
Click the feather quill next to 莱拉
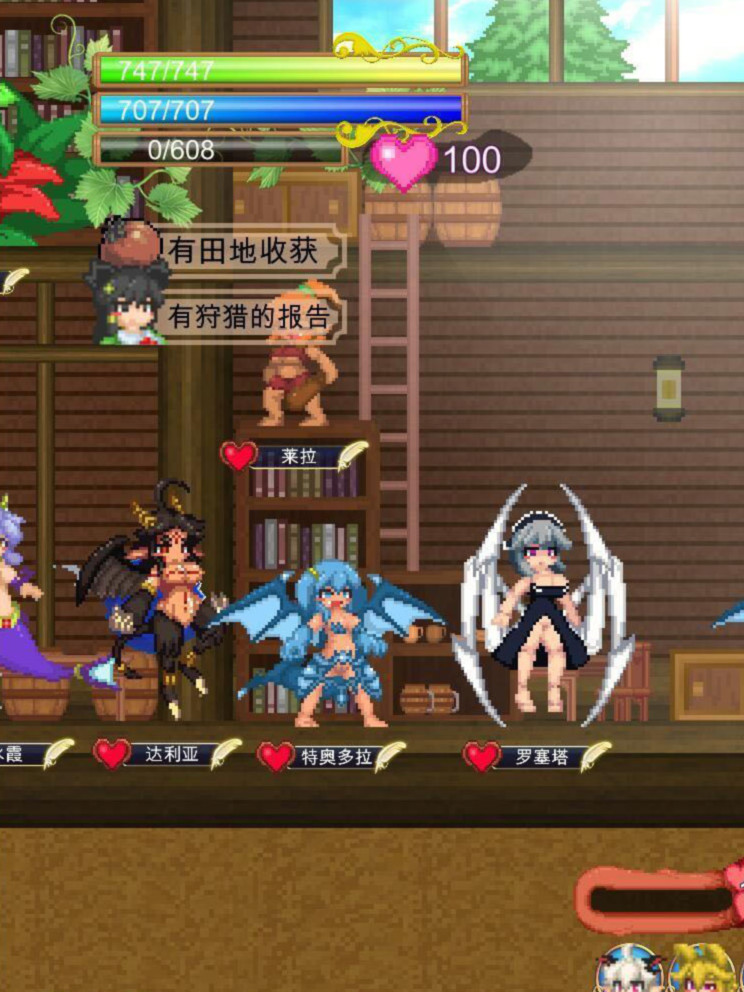[350, 455]
